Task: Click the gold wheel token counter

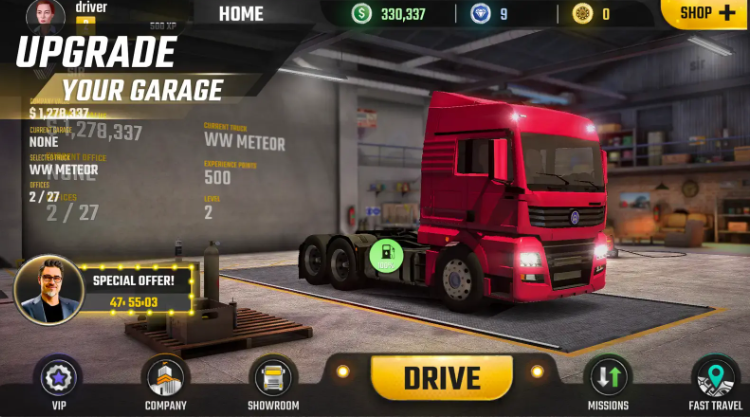Action: (x=591, y=14)
